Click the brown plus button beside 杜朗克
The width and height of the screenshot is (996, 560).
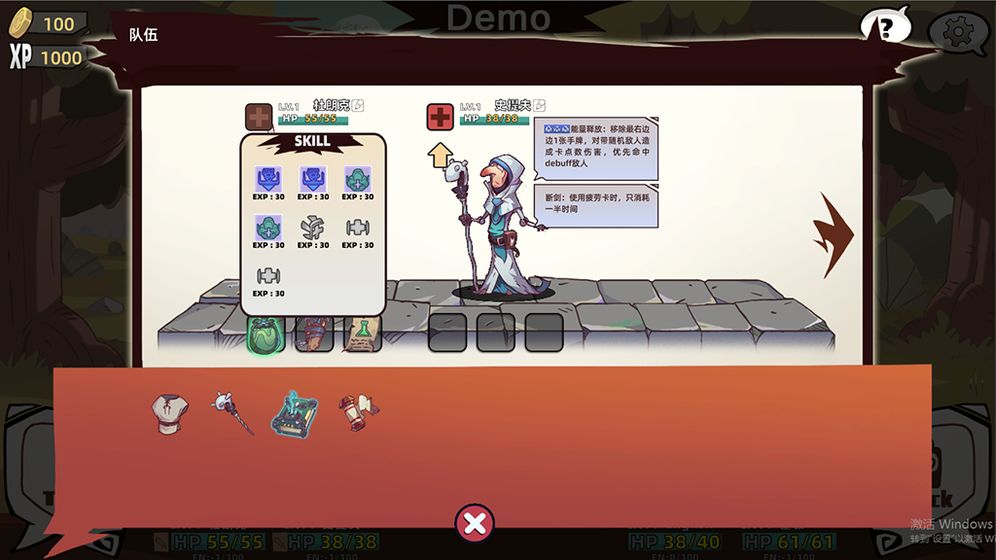258,117
